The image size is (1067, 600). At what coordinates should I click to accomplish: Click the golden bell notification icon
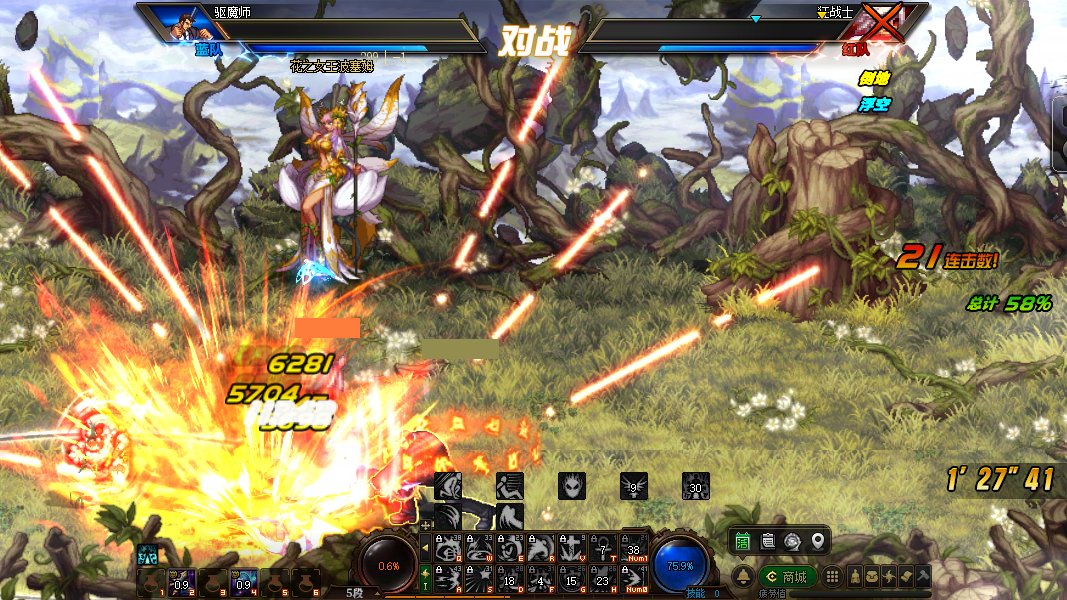[x=744, y=577]
